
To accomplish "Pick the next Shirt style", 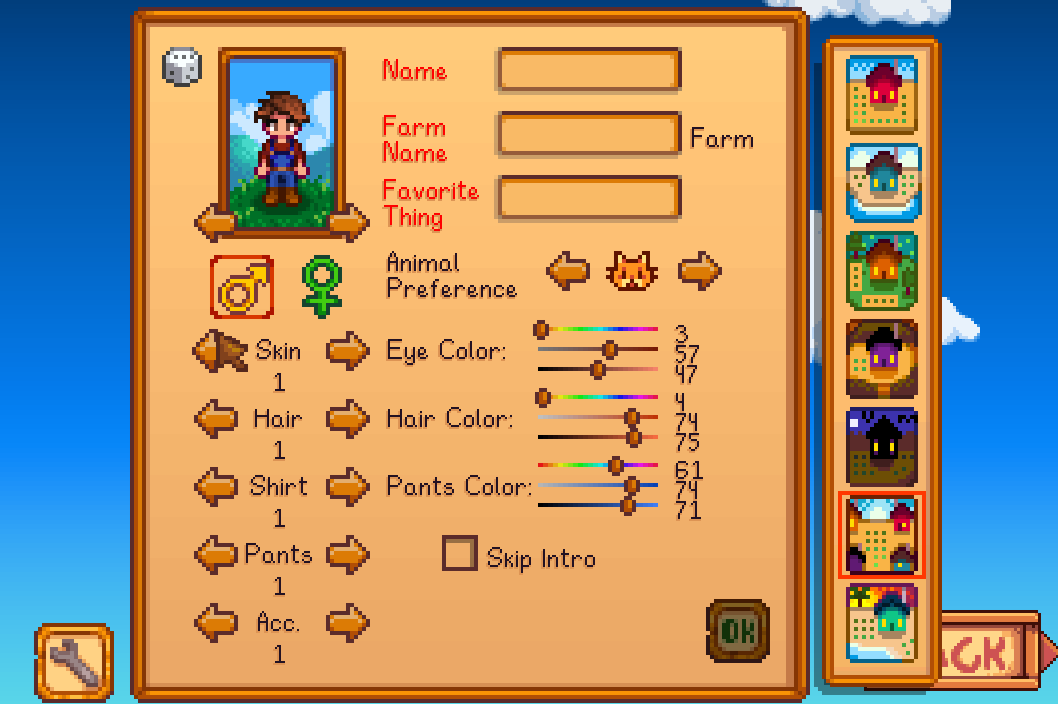I will [x=348, y=487].
